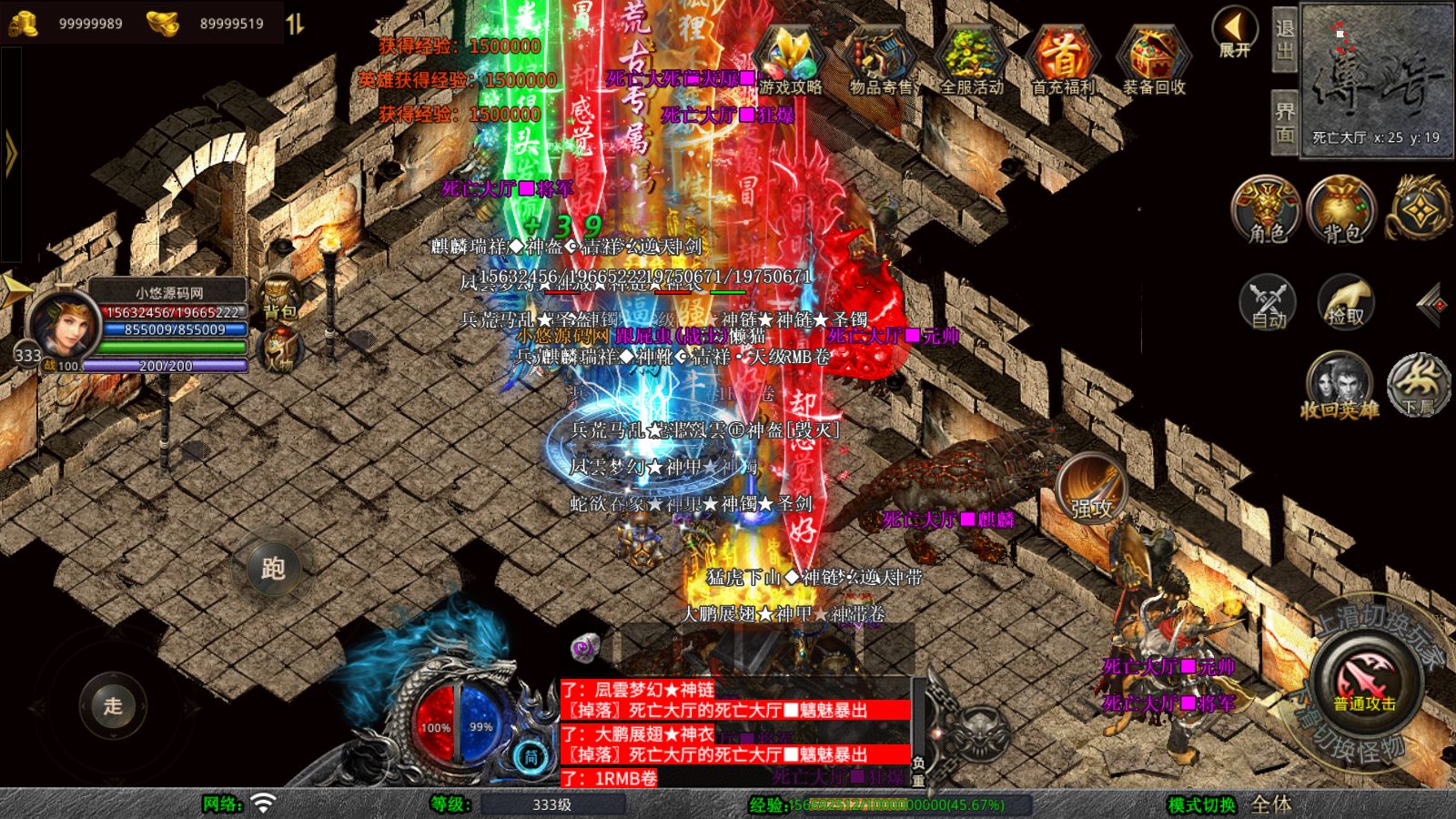Open the 首充福利 first recharge rewards
The image size is (1456, 819).
coord(1062,59)
